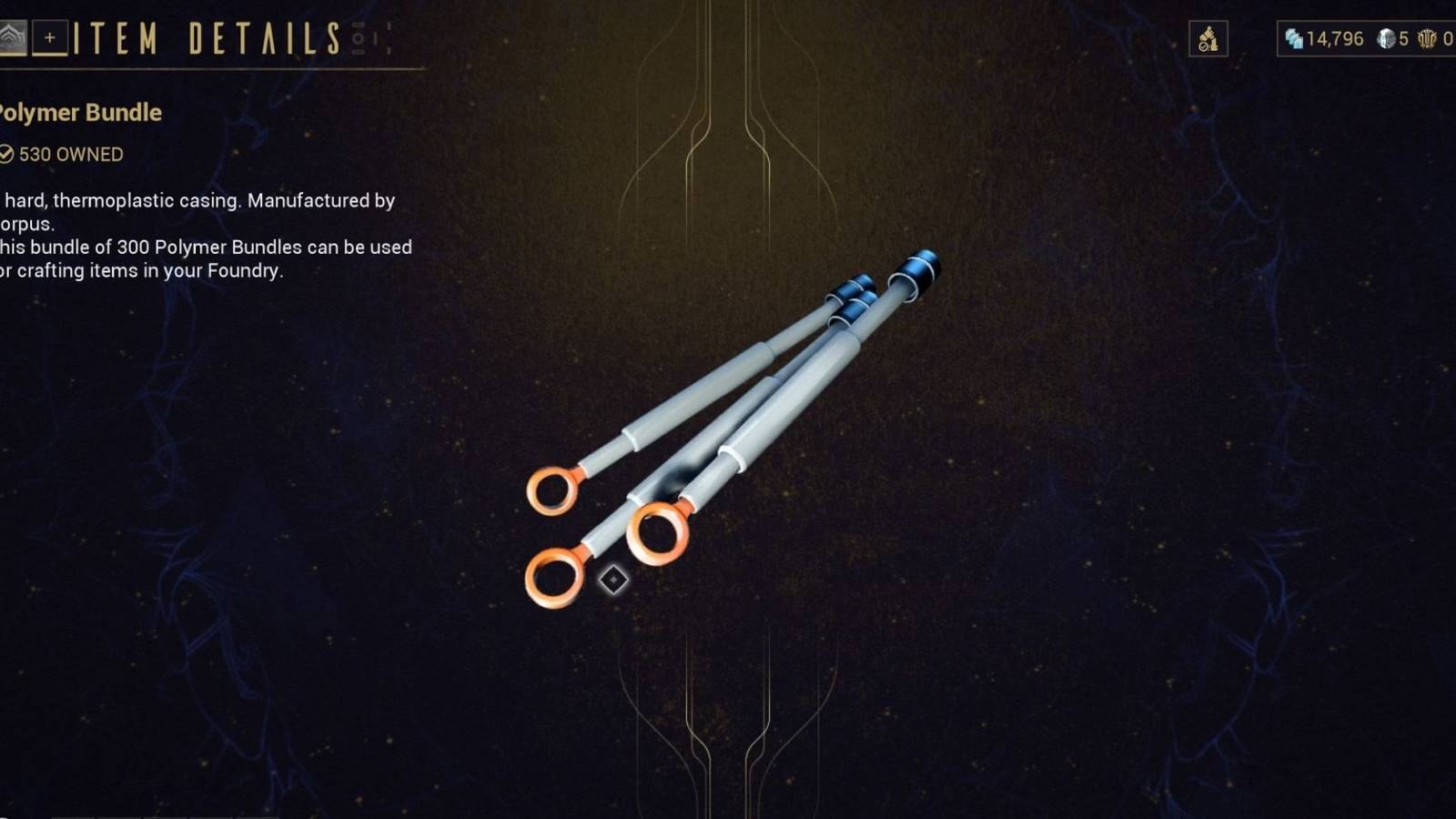Select the credits icon beside 14,796

(1293, 39)
